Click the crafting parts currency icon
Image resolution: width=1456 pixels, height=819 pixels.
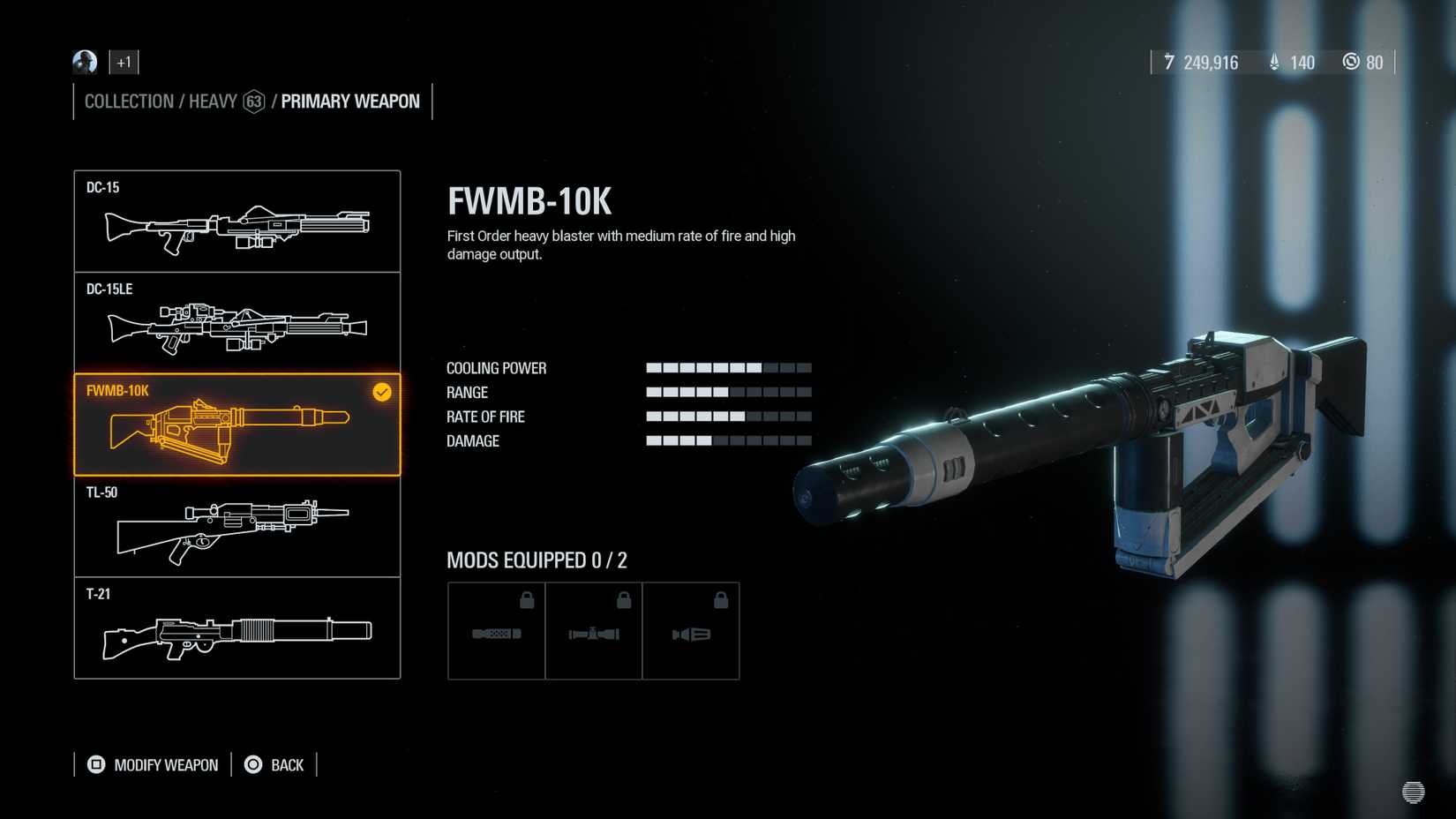coord(1351,62)
